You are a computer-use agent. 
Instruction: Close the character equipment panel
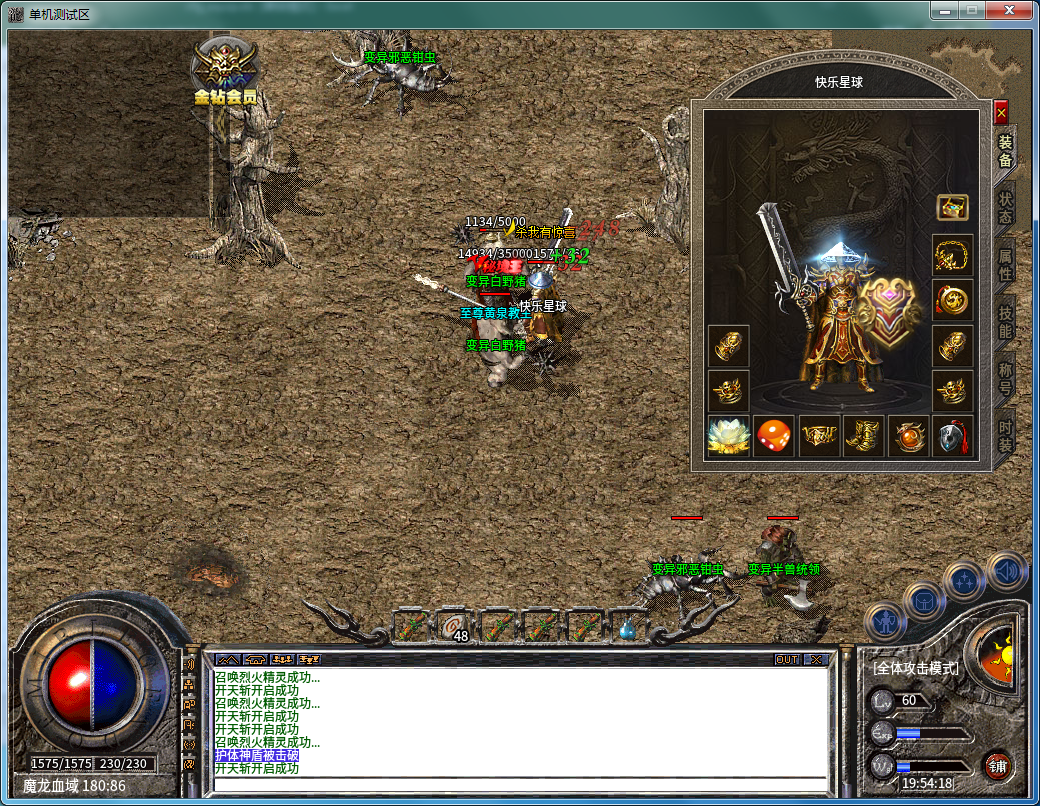click(1001, 113)
